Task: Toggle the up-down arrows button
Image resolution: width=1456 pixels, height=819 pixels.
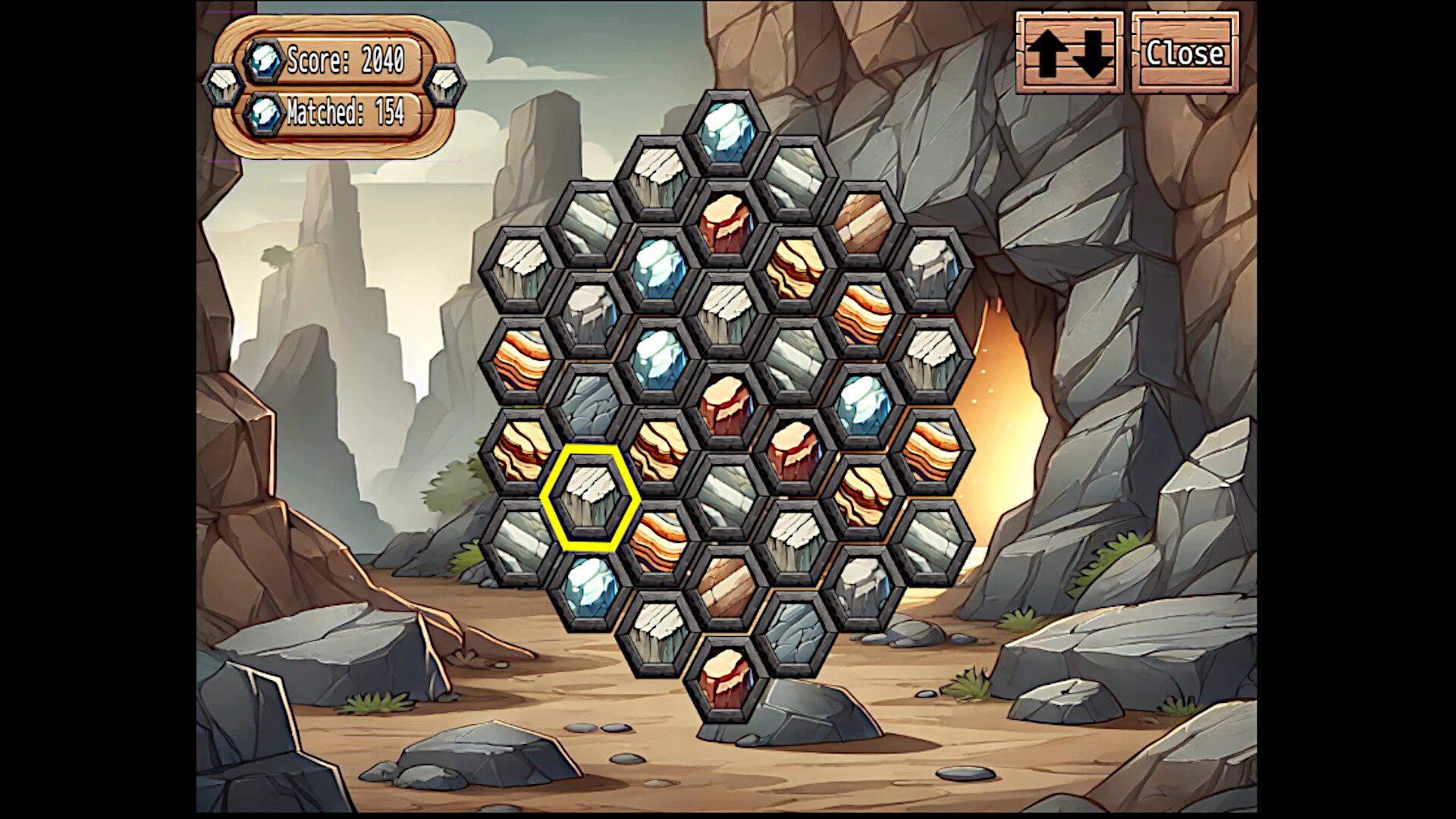Action: pyautogui.click(x=1068, y=53)
